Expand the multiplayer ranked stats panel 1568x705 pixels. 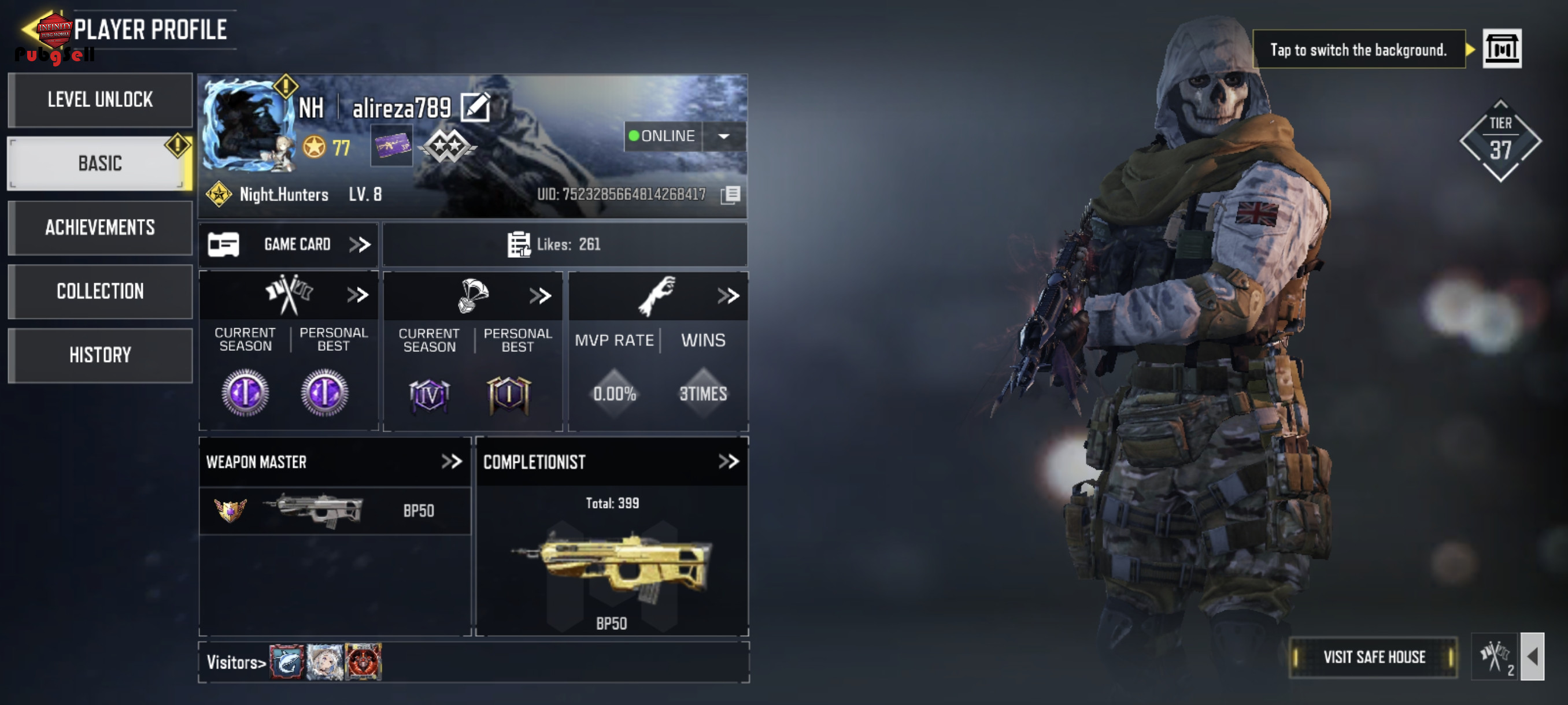(357, 296)
